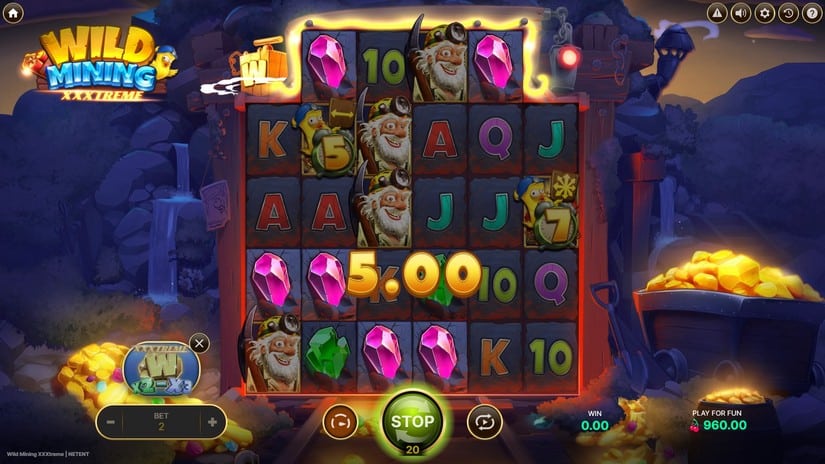Viewport: 825px width, 464px height.
Task: Show the game history
Action: 788,12
